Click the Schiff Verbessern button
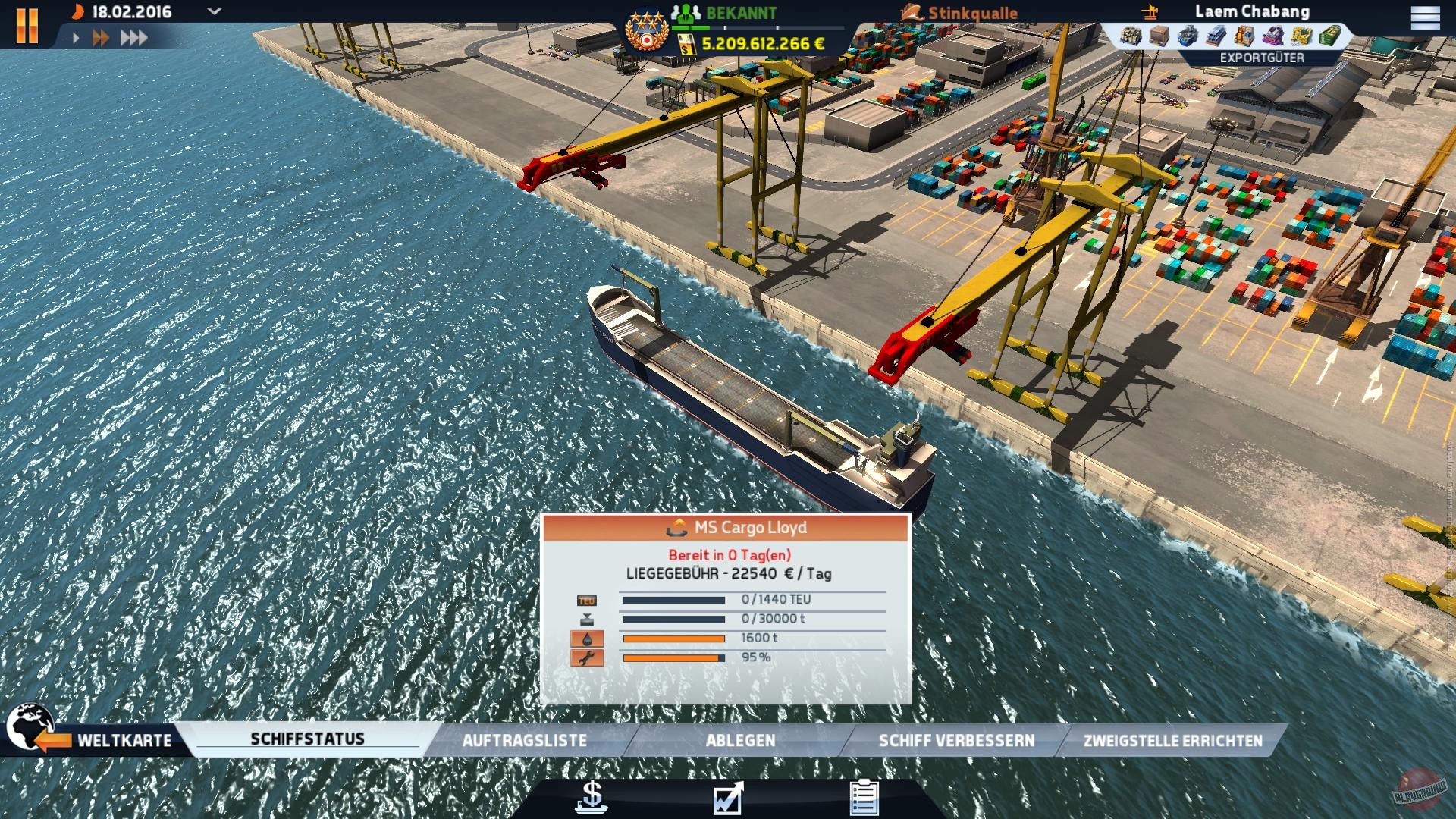1456x819 pixels. pos(945,740)
